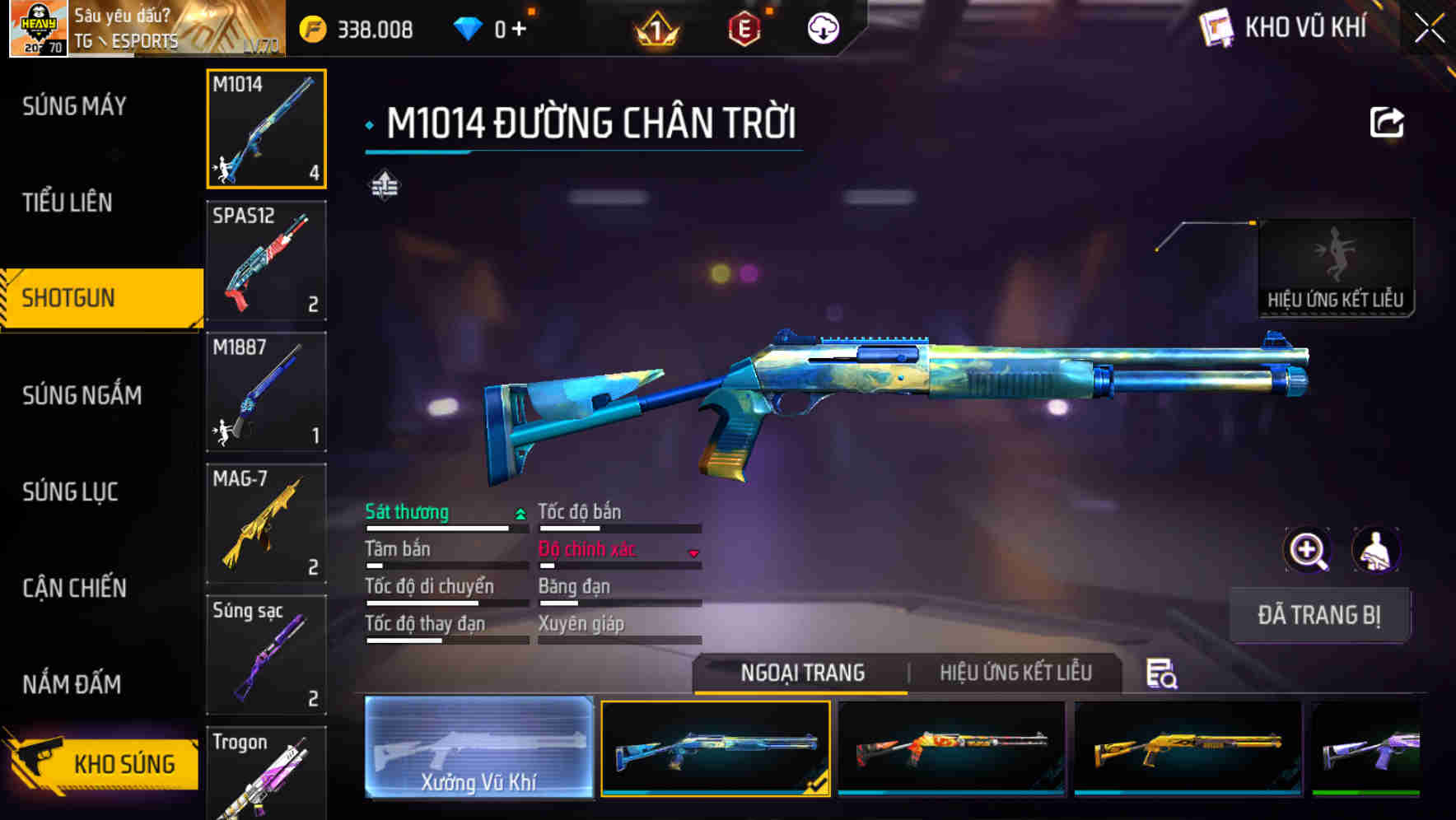Choose the yellow M1014 skin
The width and height of the screenshot is (1456, 820).
point(1188,748)
